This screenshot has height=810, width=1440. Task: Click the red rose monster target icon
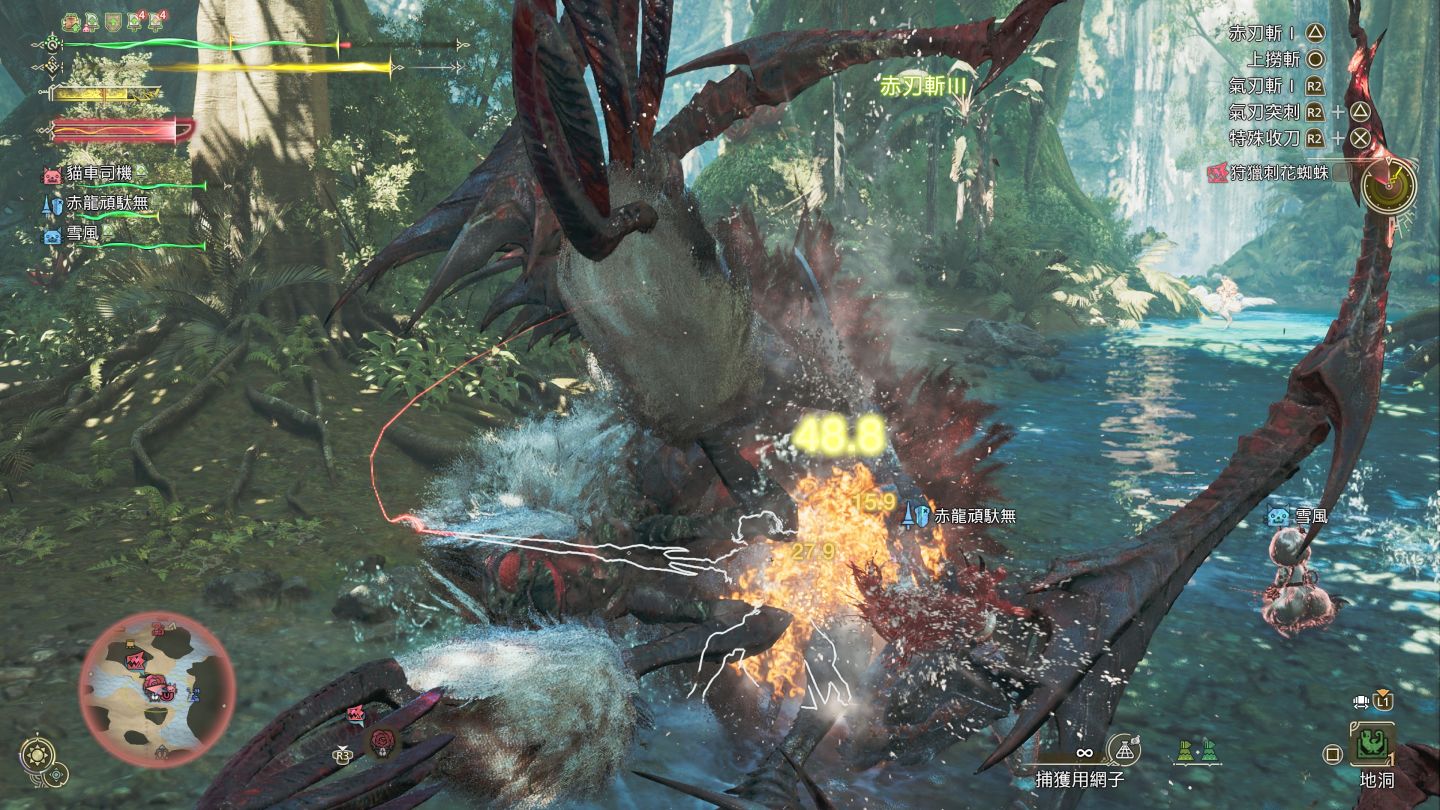pyautogui.click(x=383, y=741)
